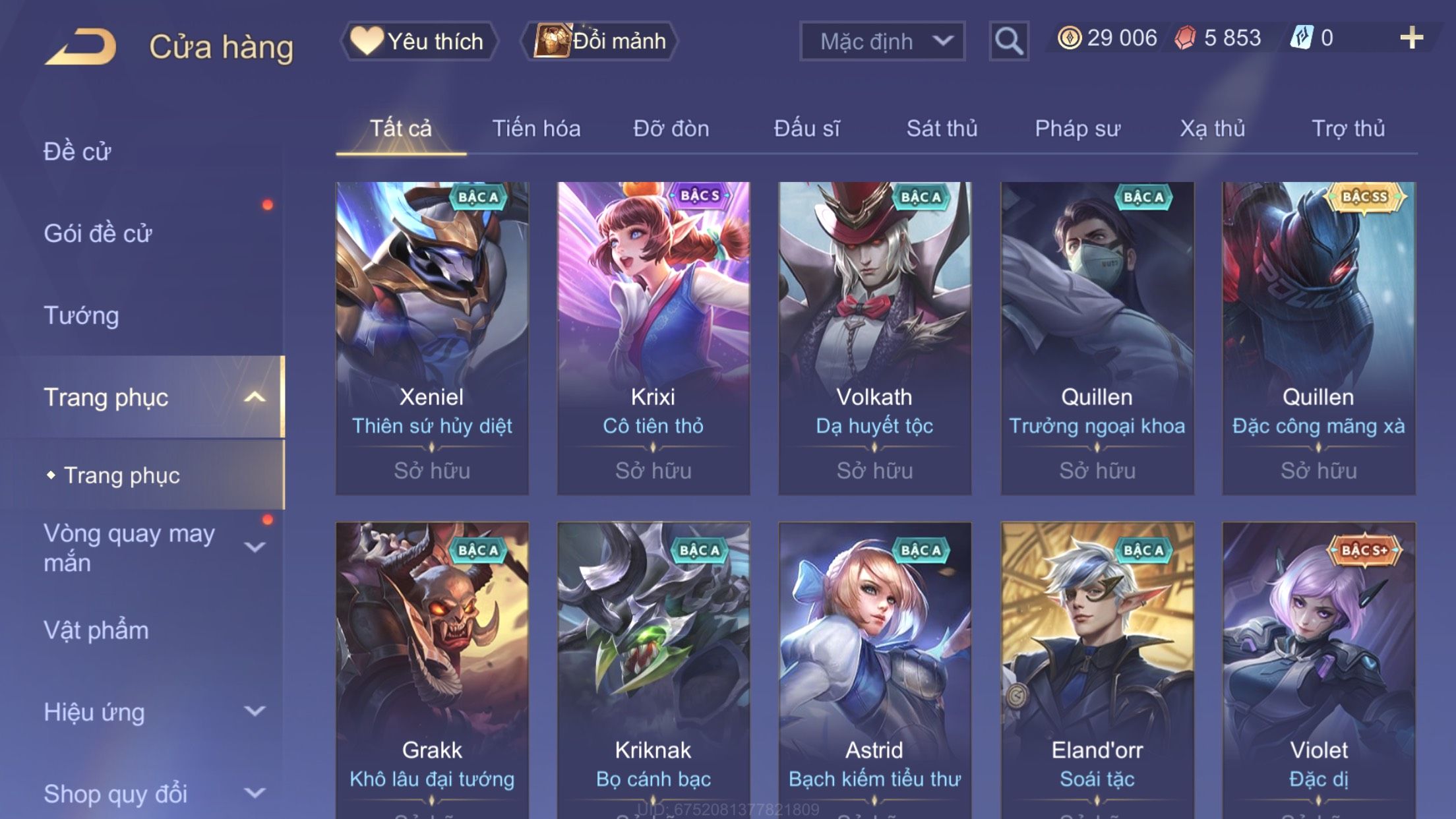
Task: Open the Trợ thủ tab
Action: point(1348,129)
